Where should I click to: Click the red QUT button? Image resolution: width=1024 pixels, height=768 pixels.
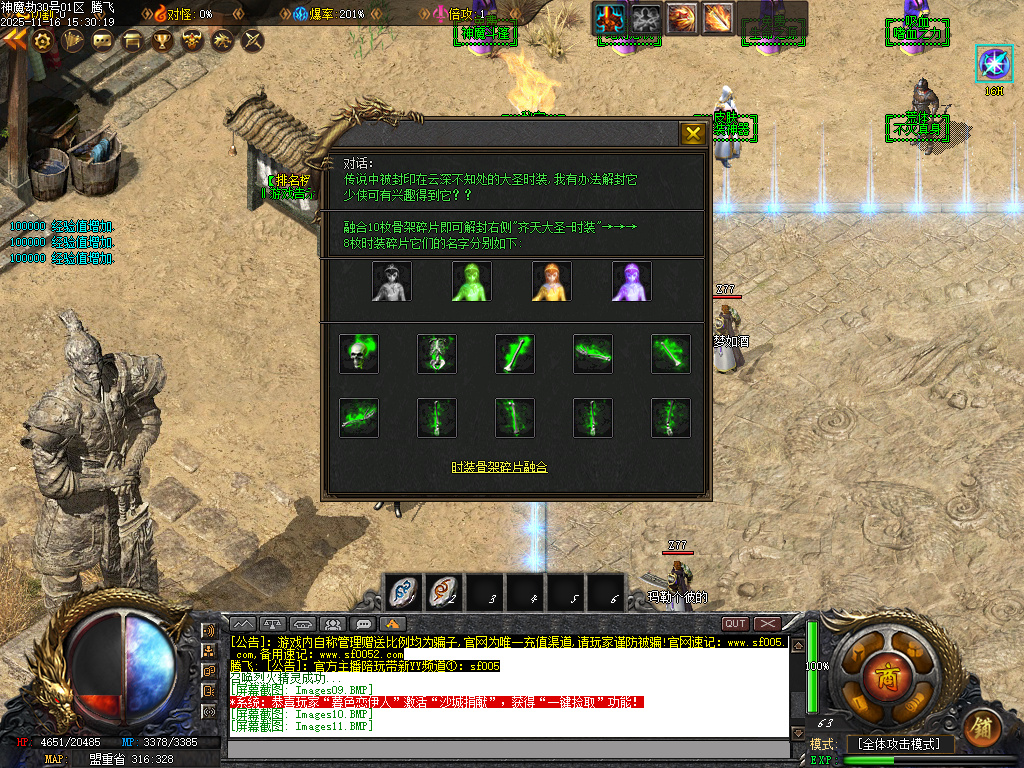tap(735, 624)
